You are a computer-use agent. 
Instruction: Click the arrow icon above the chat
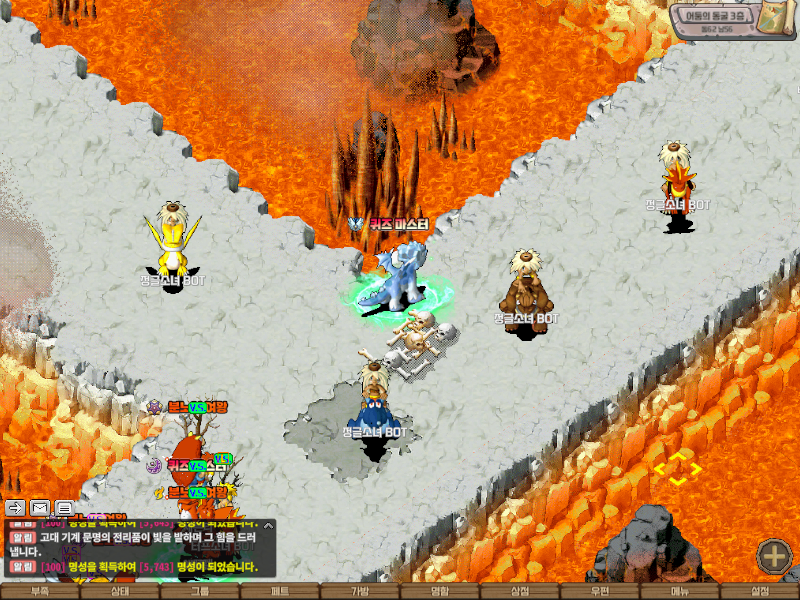click(16, 508)
